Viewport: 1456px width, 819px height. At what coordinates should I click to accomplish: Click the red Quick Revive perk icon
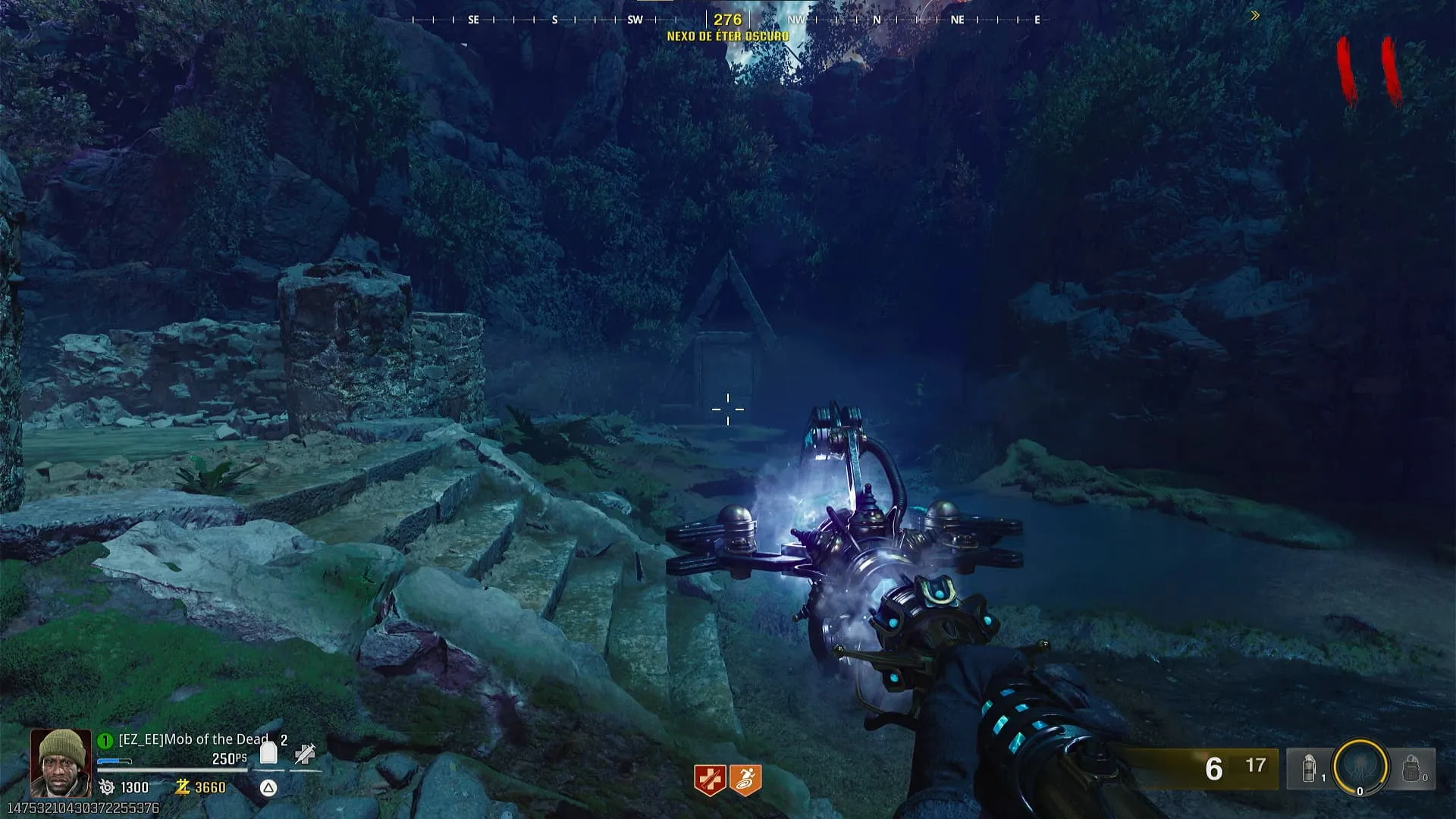click(711, 780)
